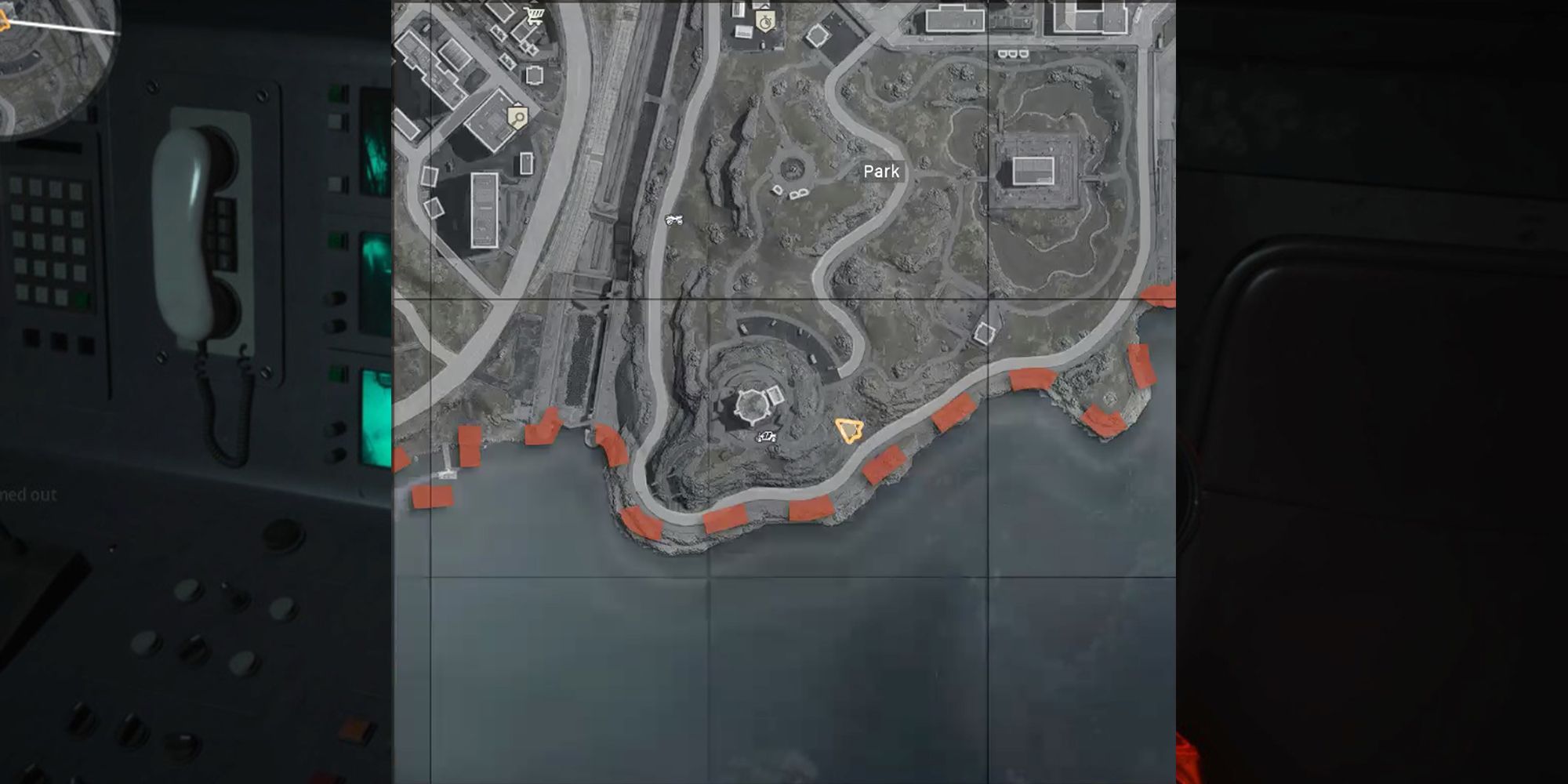Switch to the Park map region
1568x784 pixels.
click(x=881, y=171)
